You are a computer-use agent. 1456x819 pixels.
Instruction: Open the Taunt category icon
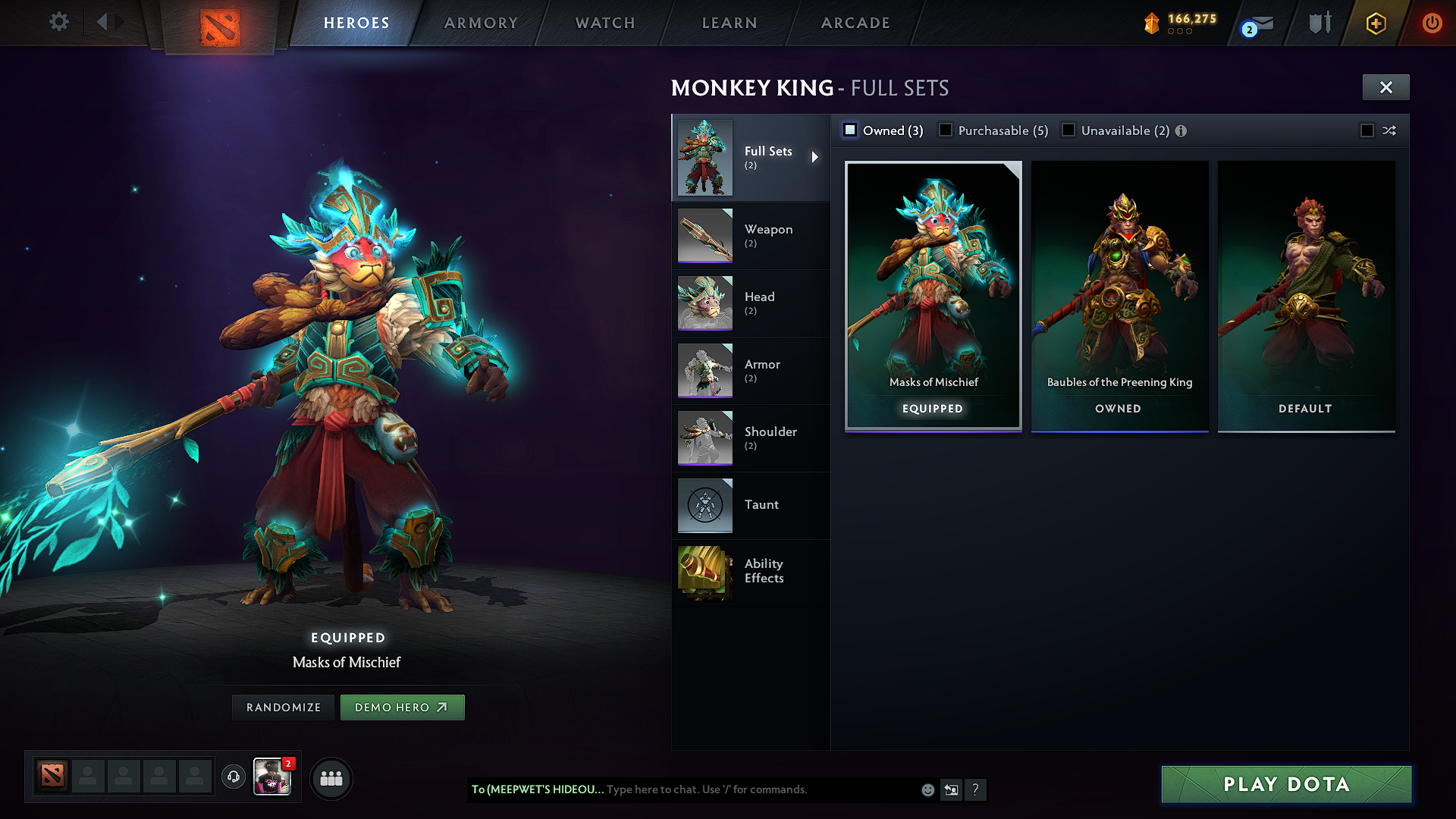704,505
